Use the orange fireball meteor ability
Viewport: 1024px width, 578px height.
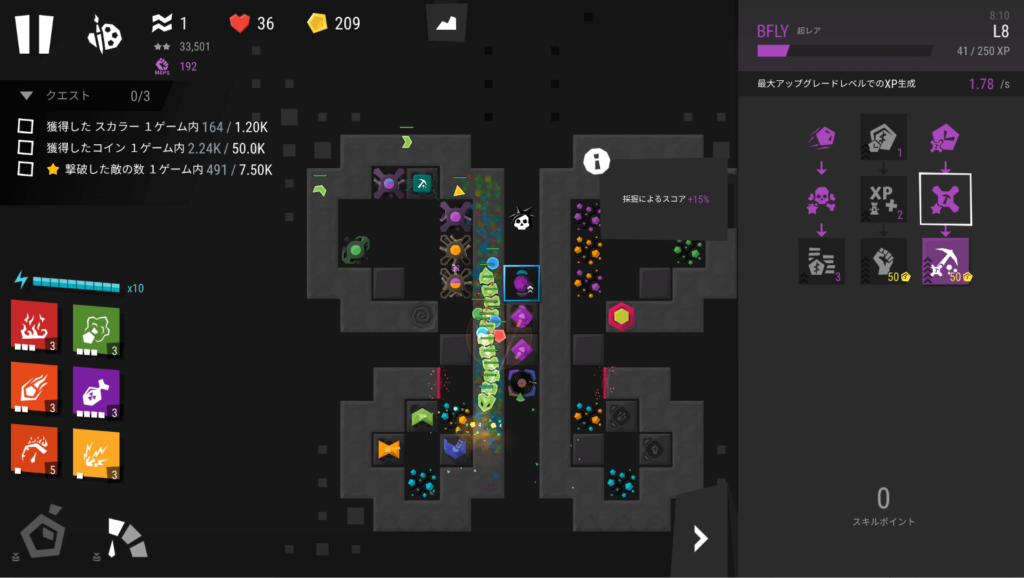point(34,388)
